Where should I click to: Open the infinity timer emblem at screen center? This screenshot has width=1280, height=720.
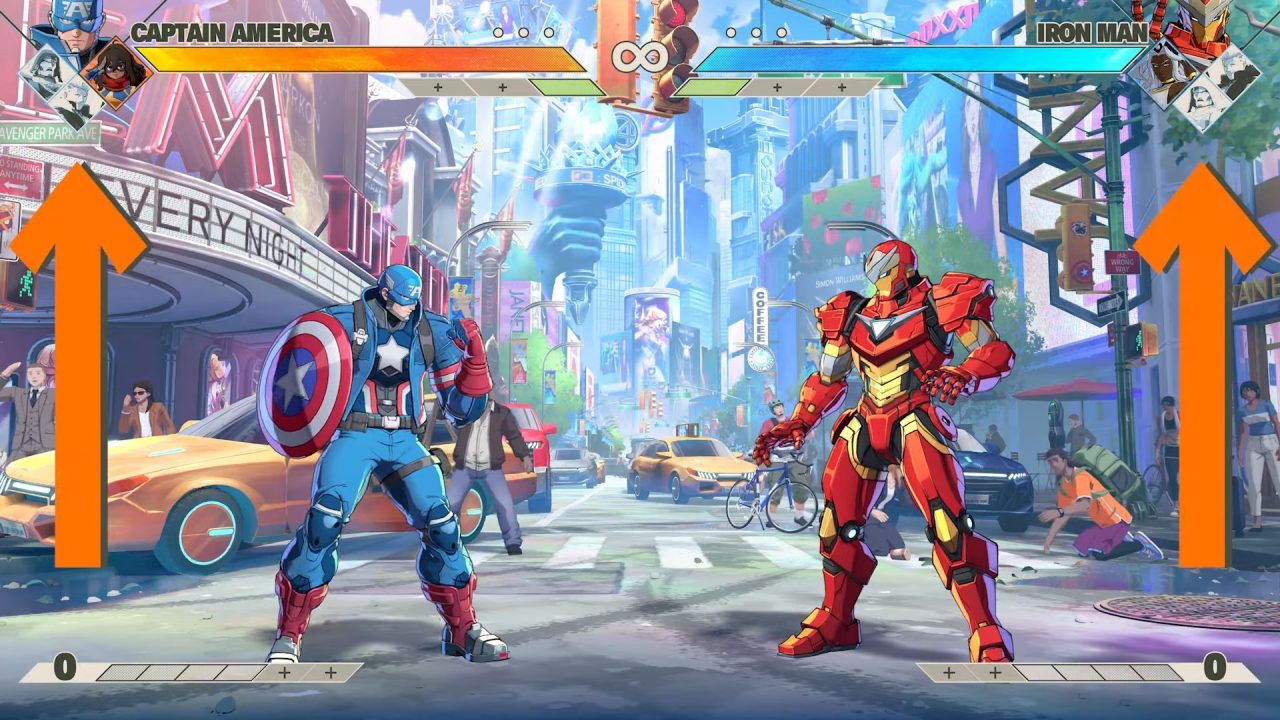click(641, 58)
